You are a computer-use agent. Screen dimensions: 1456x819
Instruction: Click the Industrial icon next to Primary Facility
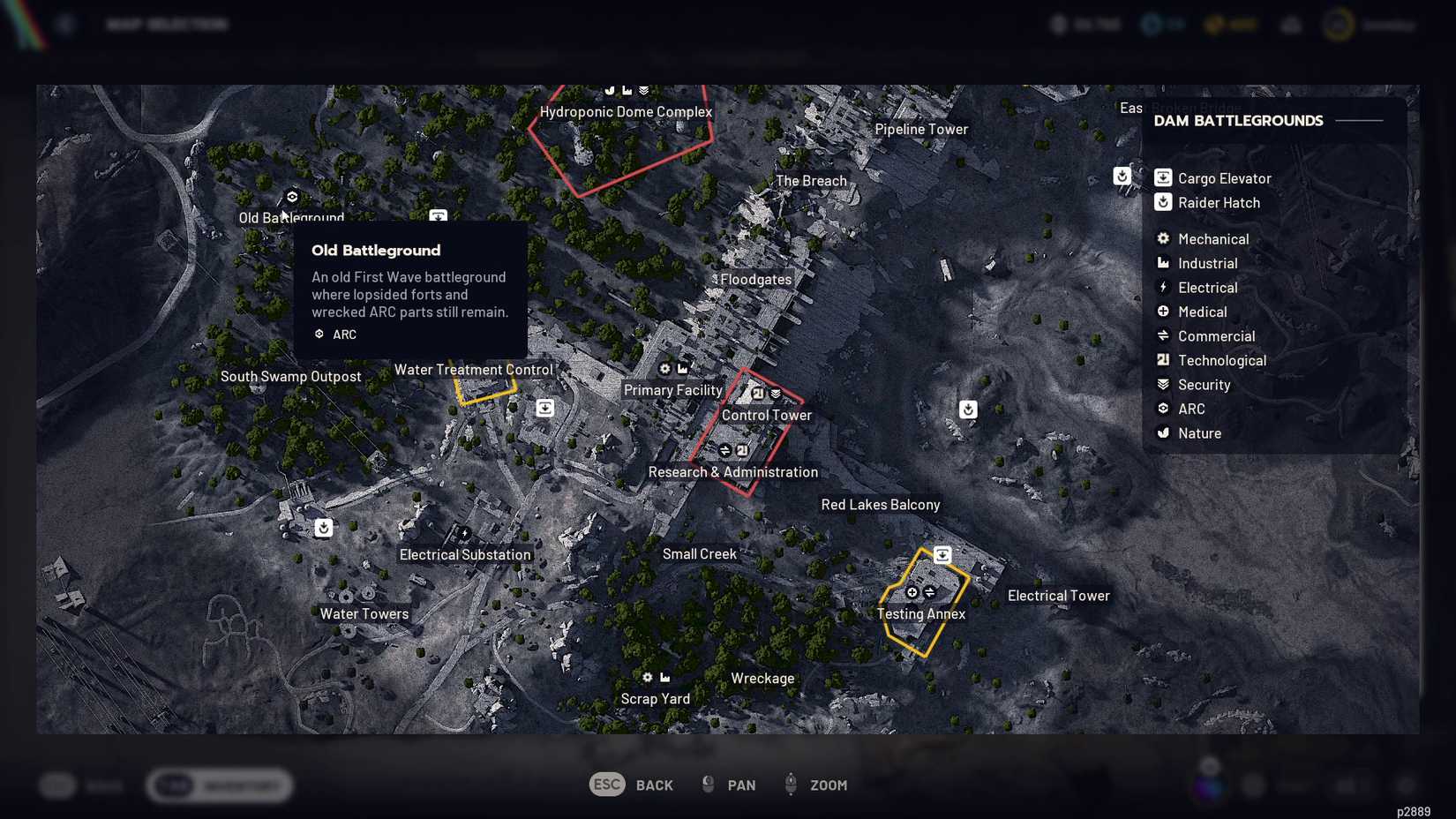pyautogui.click(x=683, y=368)
